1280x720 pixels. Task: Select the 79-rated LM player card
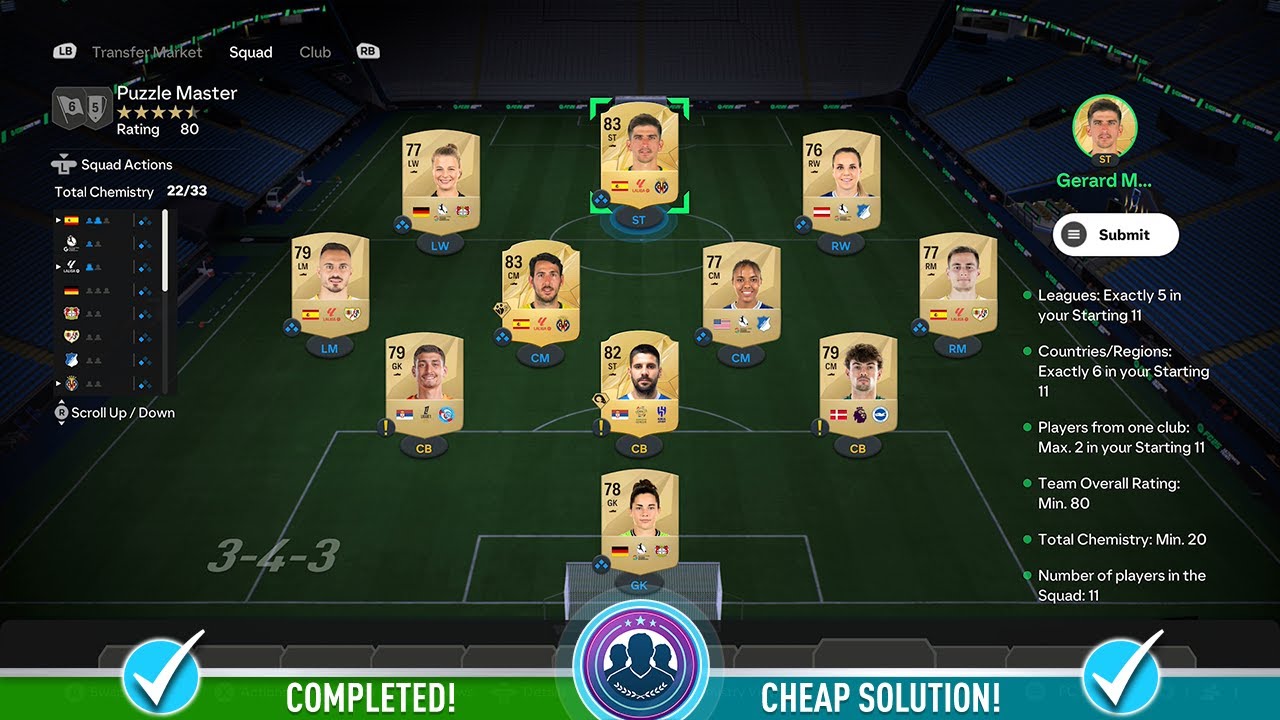[x=330, y=283]
